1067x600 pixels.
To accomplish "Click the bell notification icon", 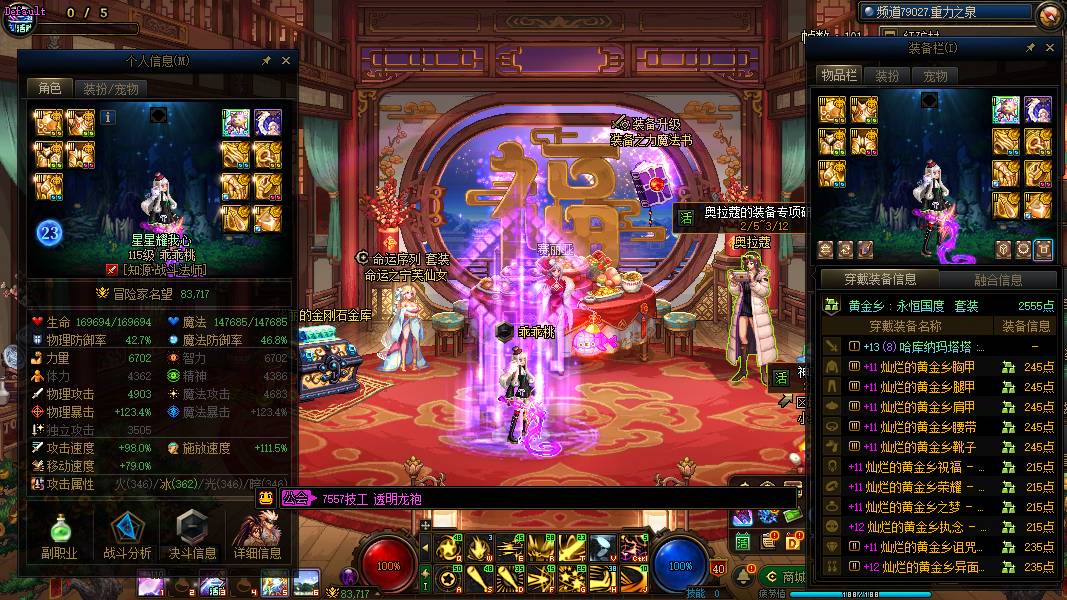I will [x=744, y=579].
